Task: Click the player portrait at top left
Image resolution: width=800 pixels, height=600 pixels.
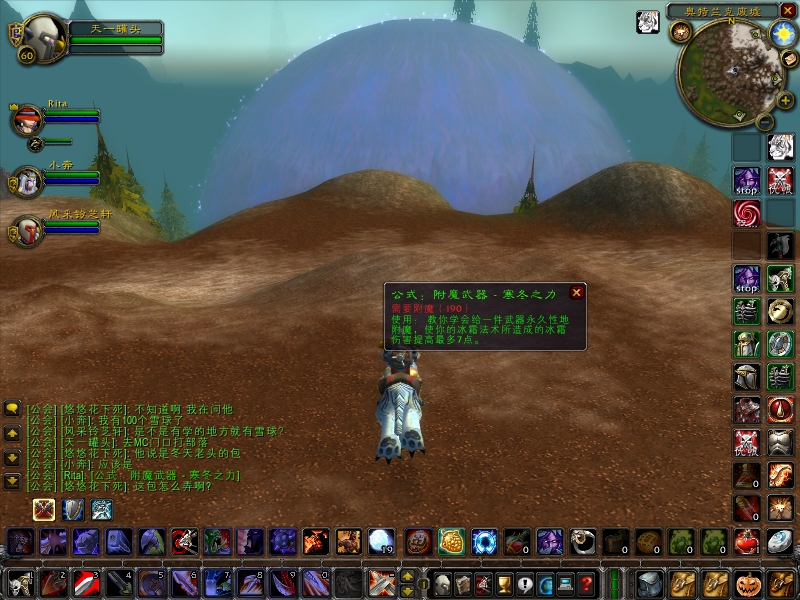Action: 40,36
